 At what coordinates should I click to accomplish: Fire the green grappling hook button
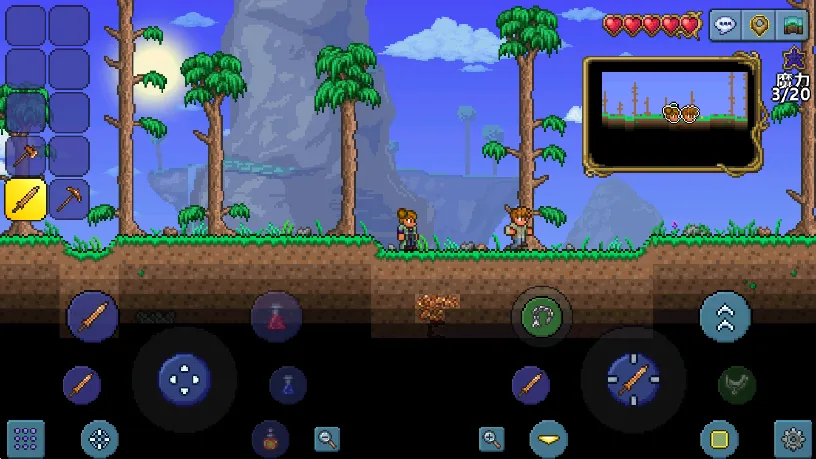pos(542,318)
